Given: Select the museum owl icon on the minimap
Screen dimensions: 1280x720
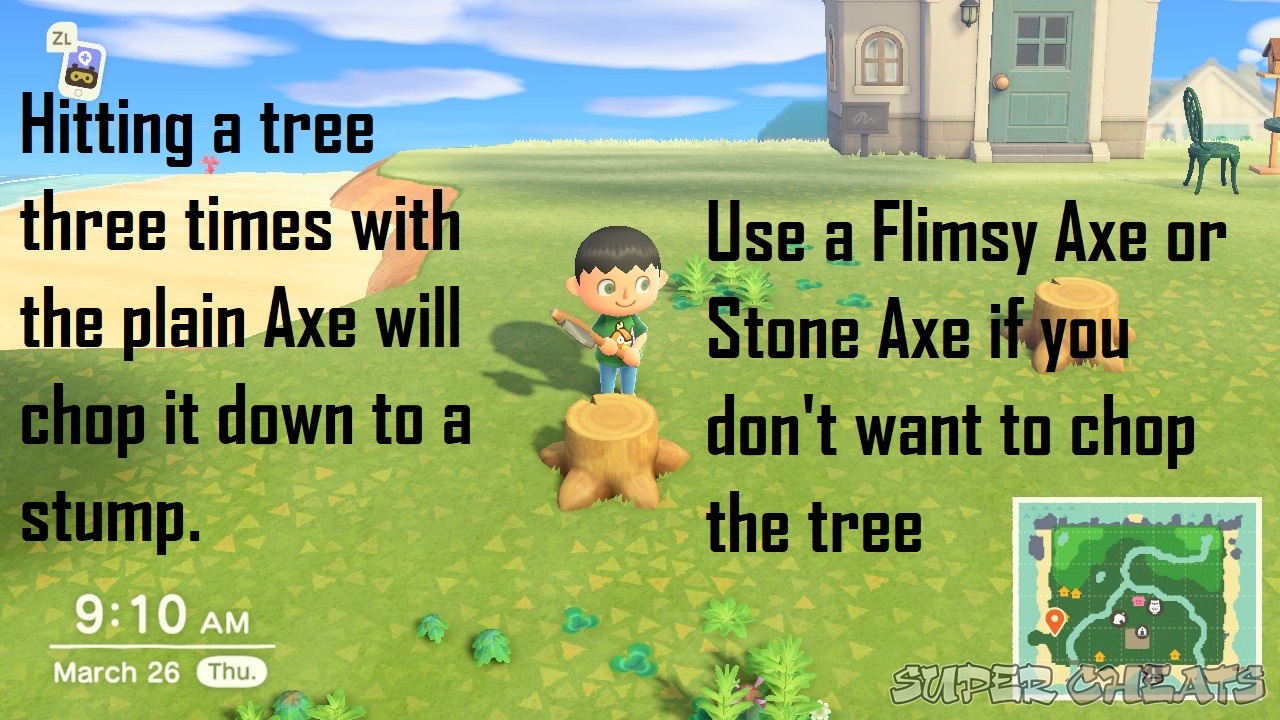Looking at the screenshot, I should (1155, 607).
